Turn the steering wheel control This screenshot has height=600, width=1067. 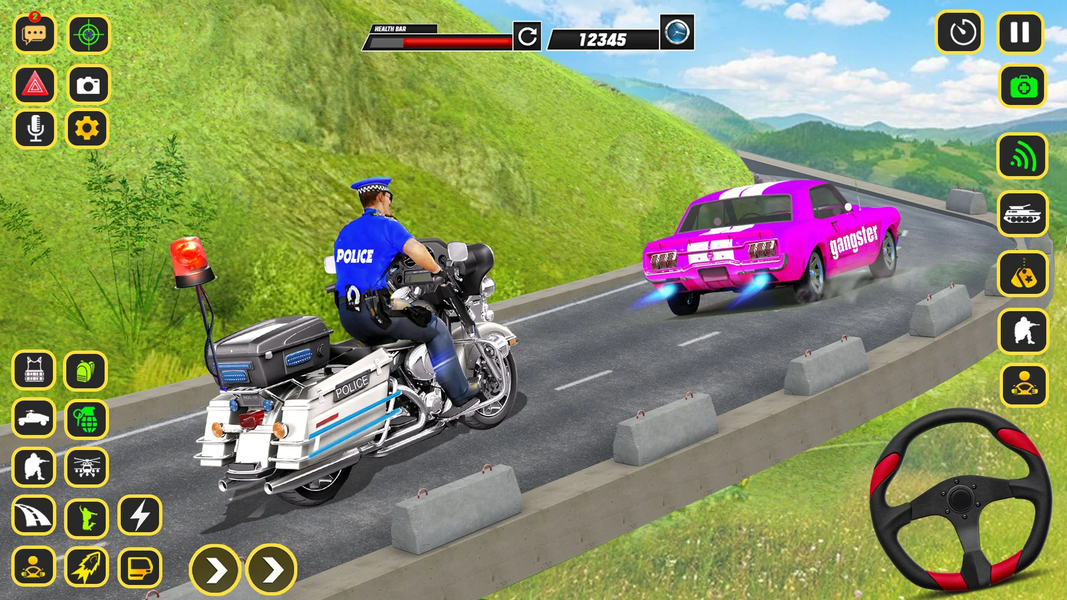click(959, 498)
